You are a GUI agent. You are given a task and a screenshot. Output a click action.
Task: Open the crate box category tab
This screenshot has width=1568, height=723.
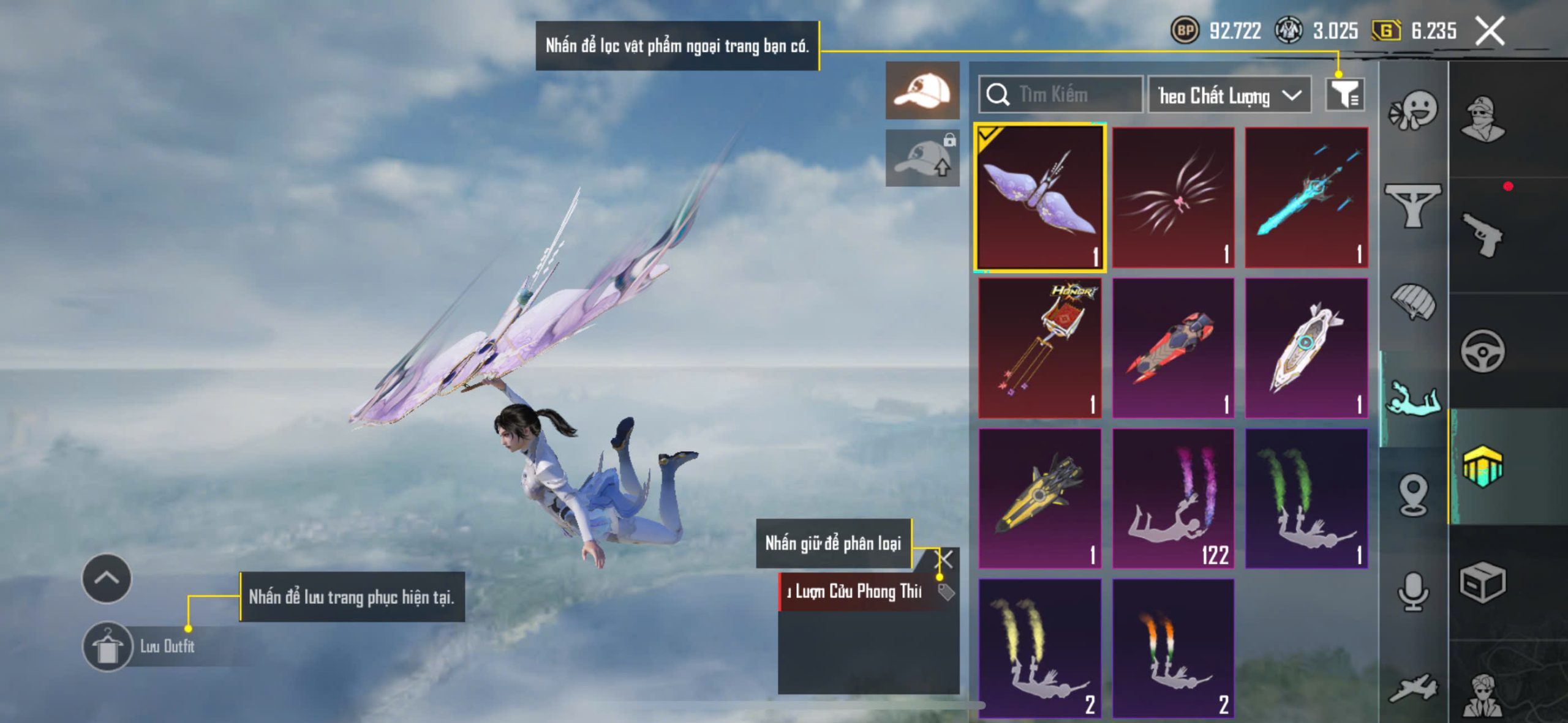[x=1482, y=582]
